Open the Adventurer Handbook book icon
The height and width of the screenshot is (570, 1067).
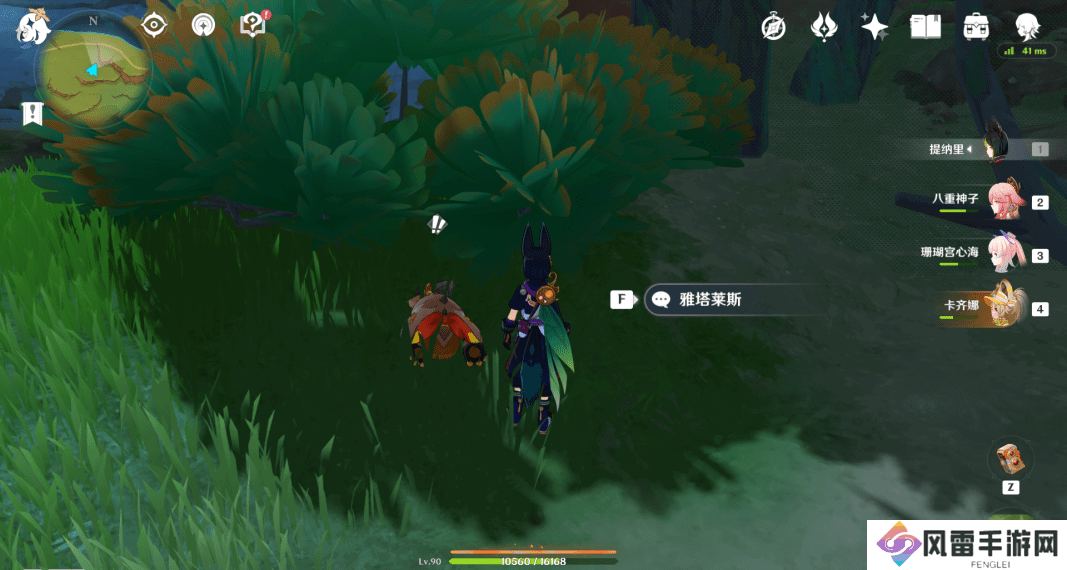click(925, 27)
